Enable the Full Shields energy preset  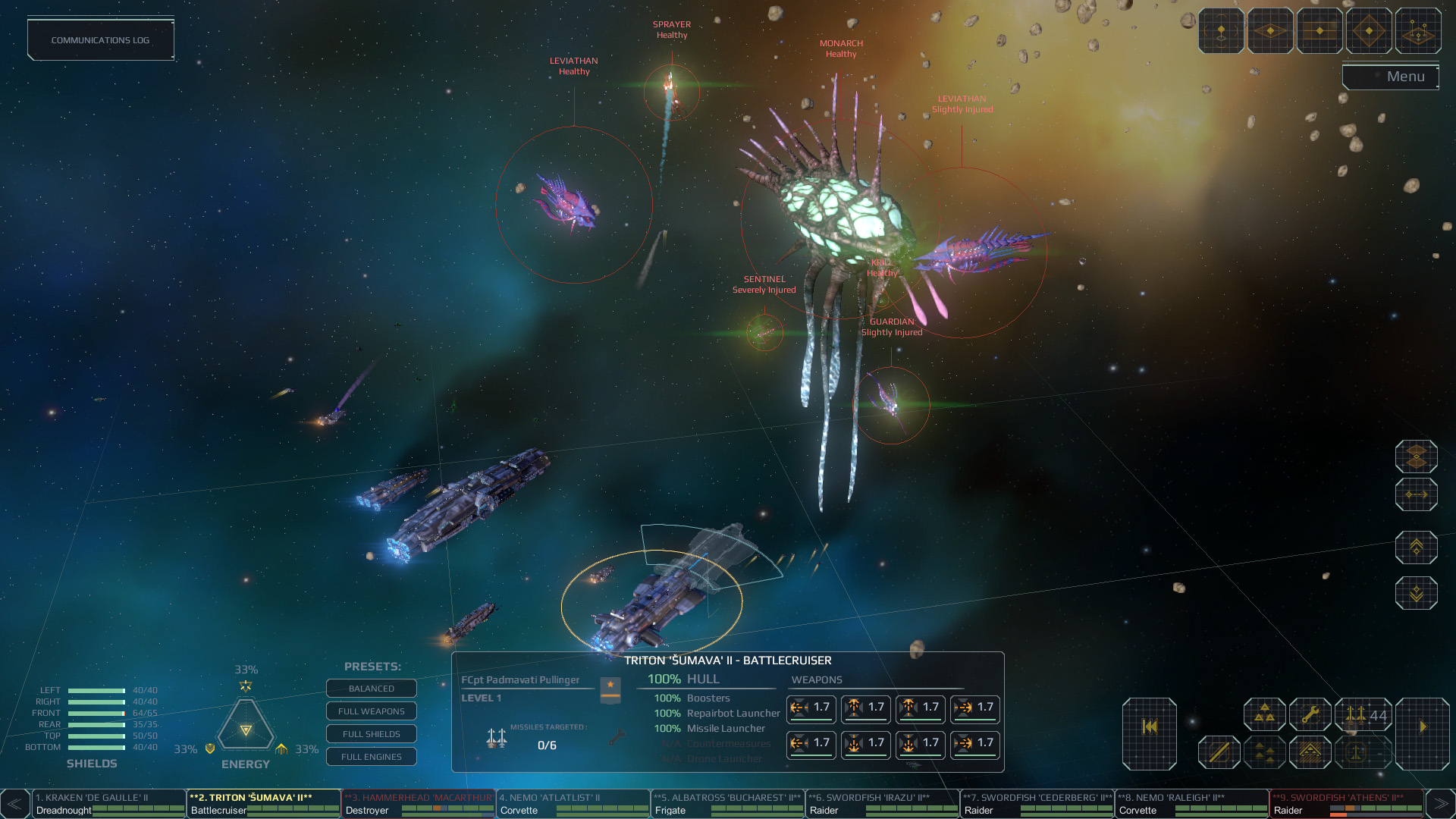[x=372, y=734]
